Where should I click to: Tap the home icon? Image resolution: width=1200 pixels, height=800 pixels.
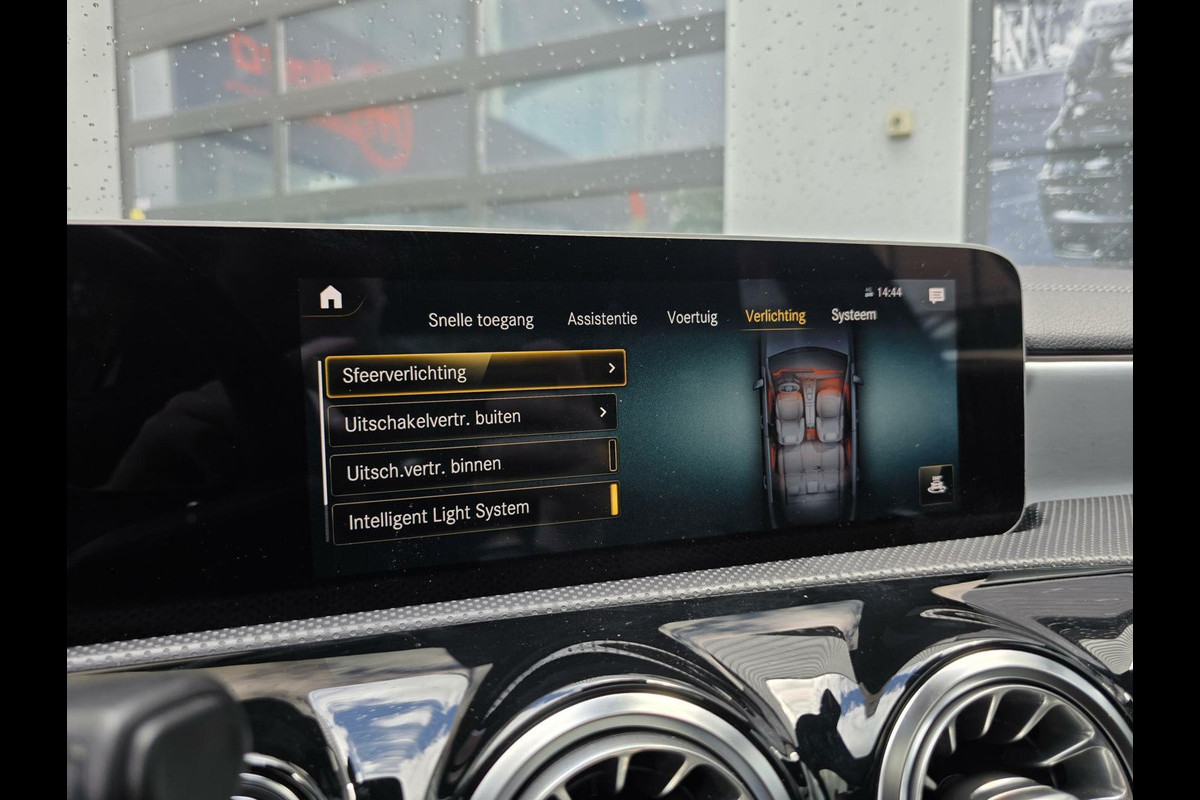point(331,297)
